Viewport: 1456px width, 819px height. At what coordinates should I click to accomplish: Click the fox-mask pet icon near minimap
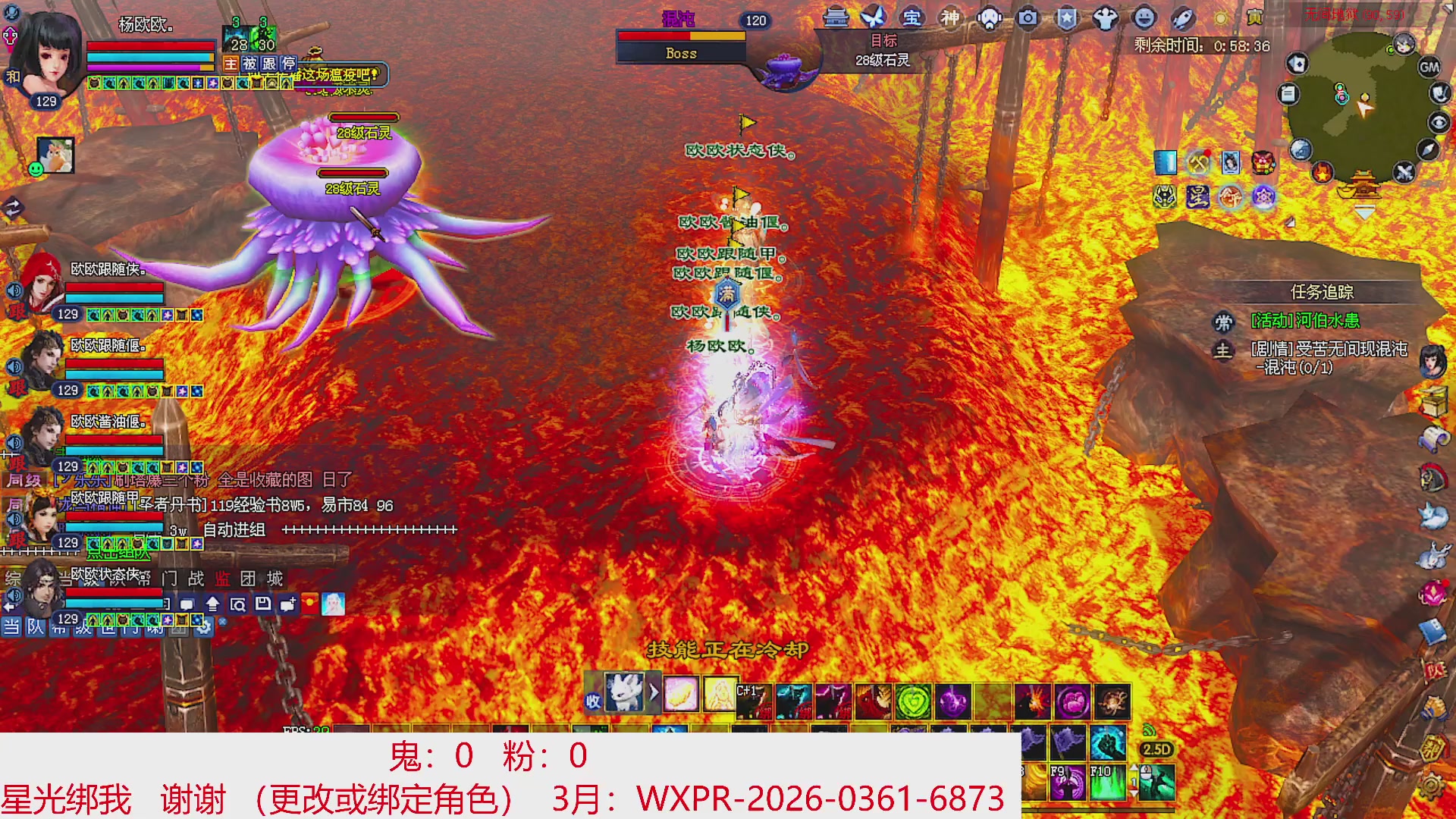click(x=1163, y=196)
